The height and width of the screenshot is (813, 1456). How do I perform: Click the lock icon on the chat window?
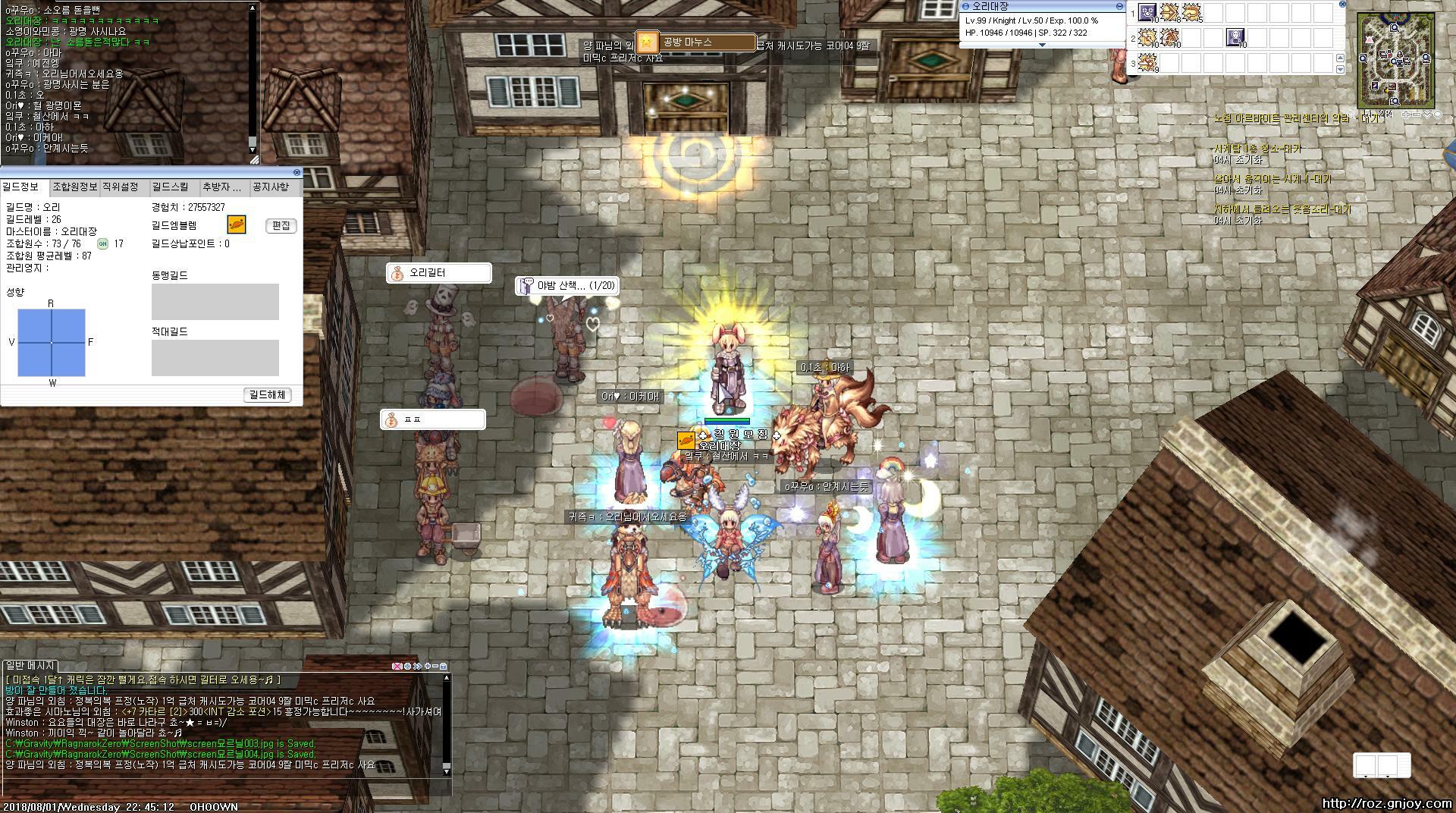(444, 666)
